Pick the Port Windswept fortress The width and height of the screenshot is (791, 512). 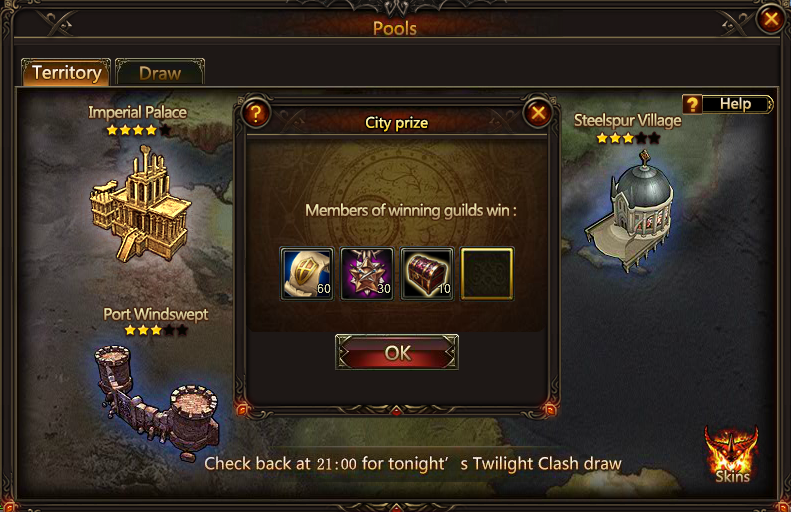(156, 393)
